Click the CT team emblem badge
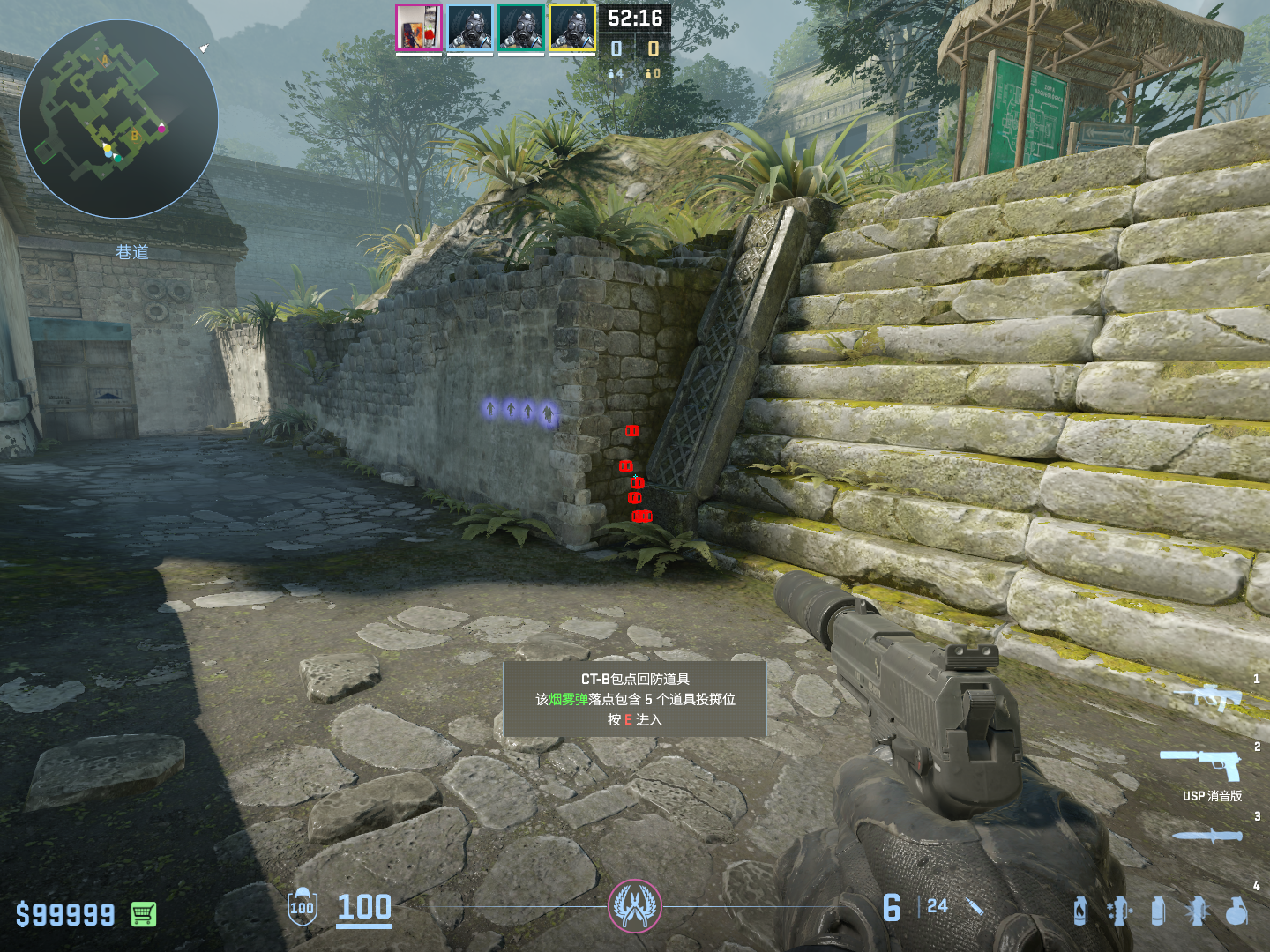This screenshot has width=1270, height=952. point(634,906)
